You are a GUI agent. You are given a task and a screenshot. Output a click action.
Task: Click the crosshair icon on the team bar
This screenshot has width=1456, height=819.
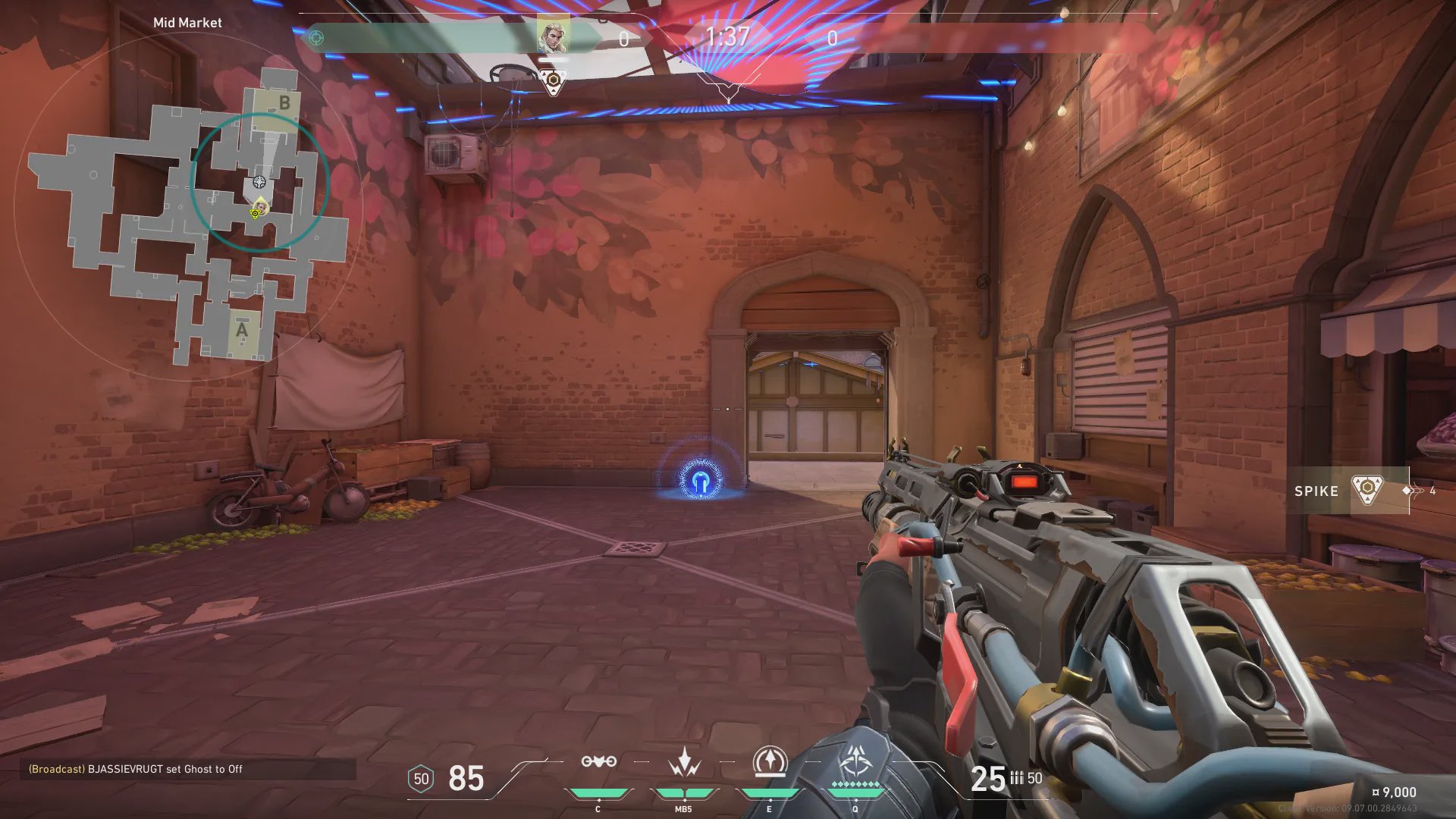click(x=316, y=37)
